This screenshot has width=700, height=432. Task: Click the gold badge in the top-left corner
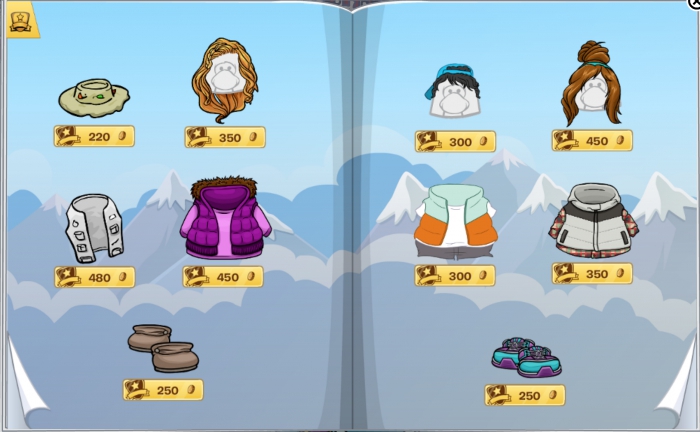pos(22,20)
